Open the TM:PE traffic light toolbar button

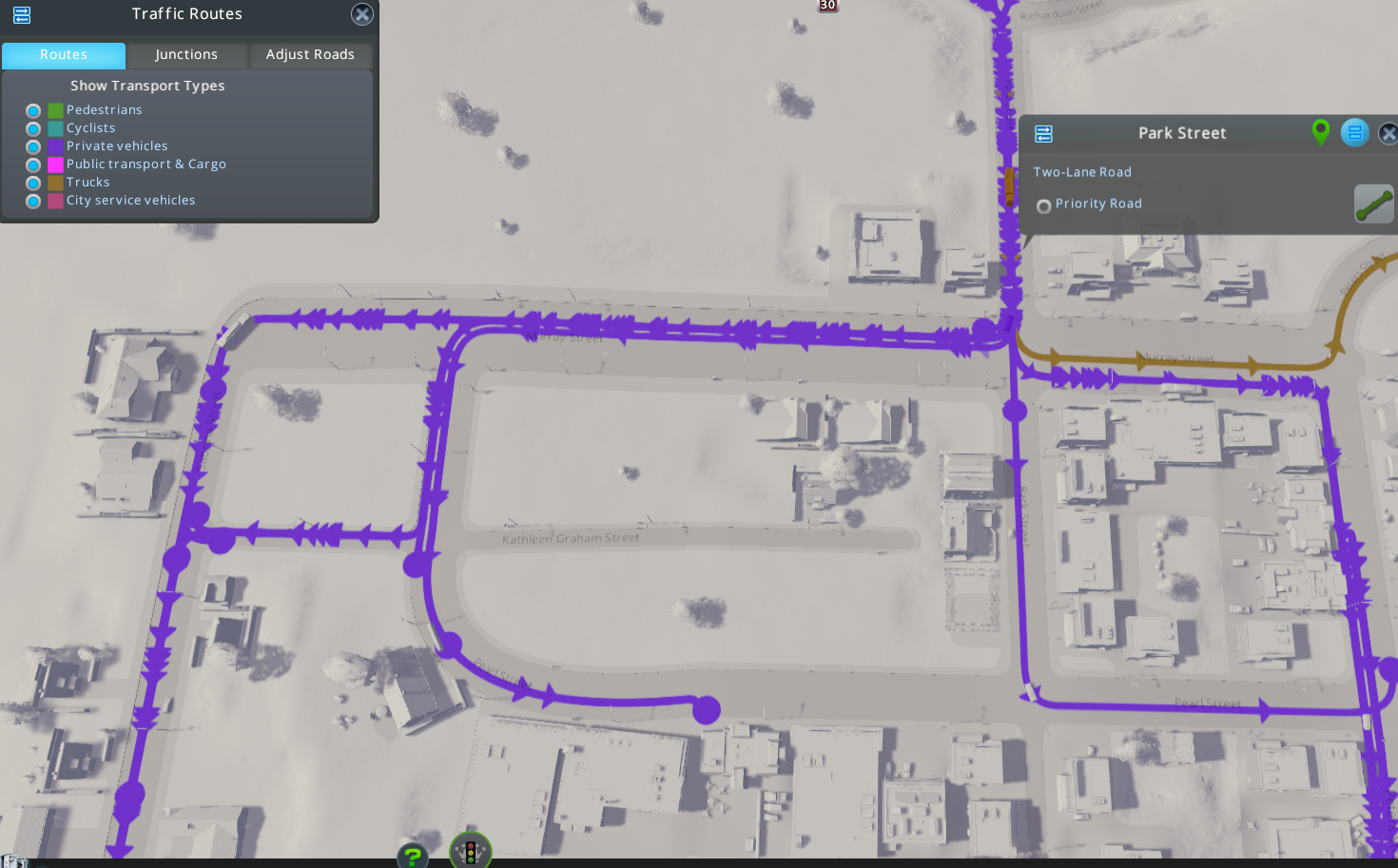(469, 851)
